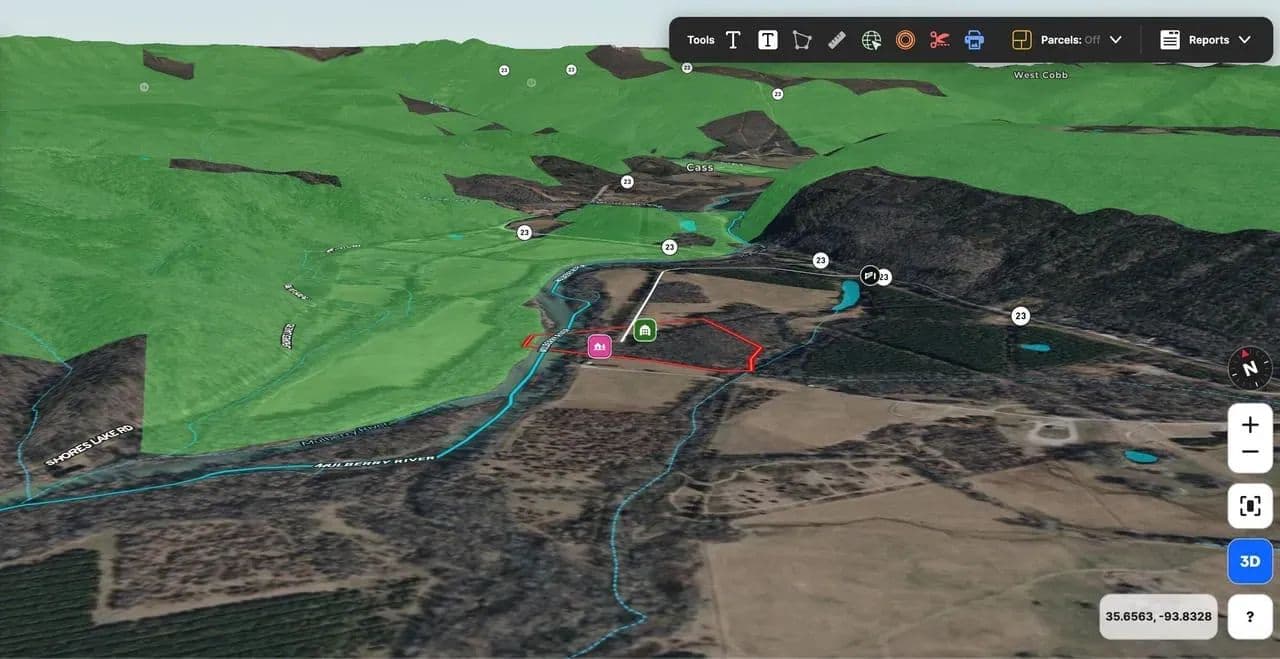The height and width of the screenshot is (659, 1280).
Task: Click the globe with cursor tool
Action: [872, 40]
